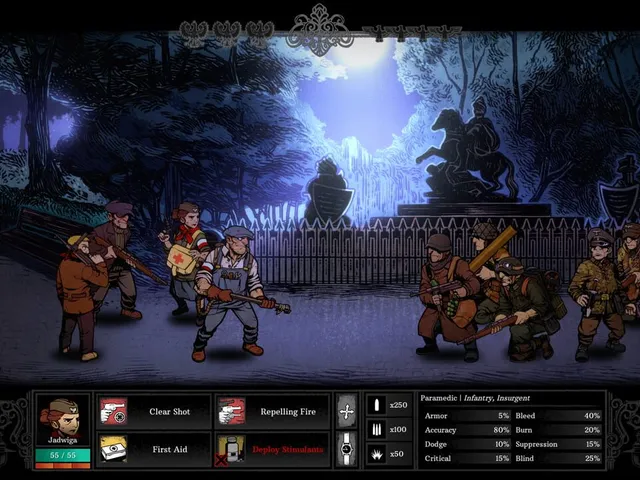The image size is (640, 480).
Task: Use the First Aid skill
Action: pos(154,449)
